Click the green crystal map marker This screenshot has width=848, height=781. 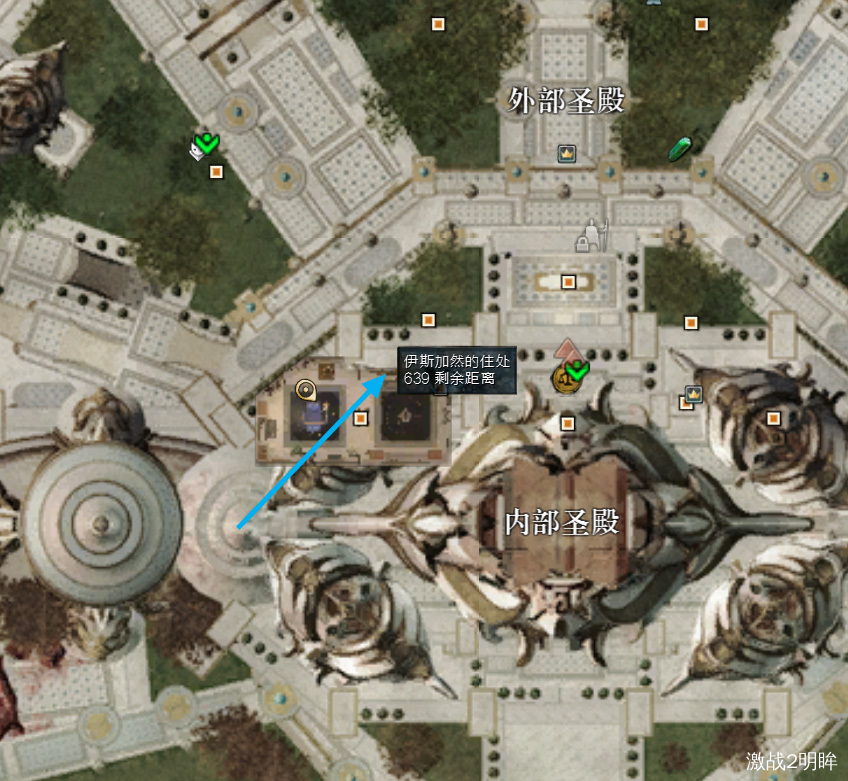click(681, 149)
